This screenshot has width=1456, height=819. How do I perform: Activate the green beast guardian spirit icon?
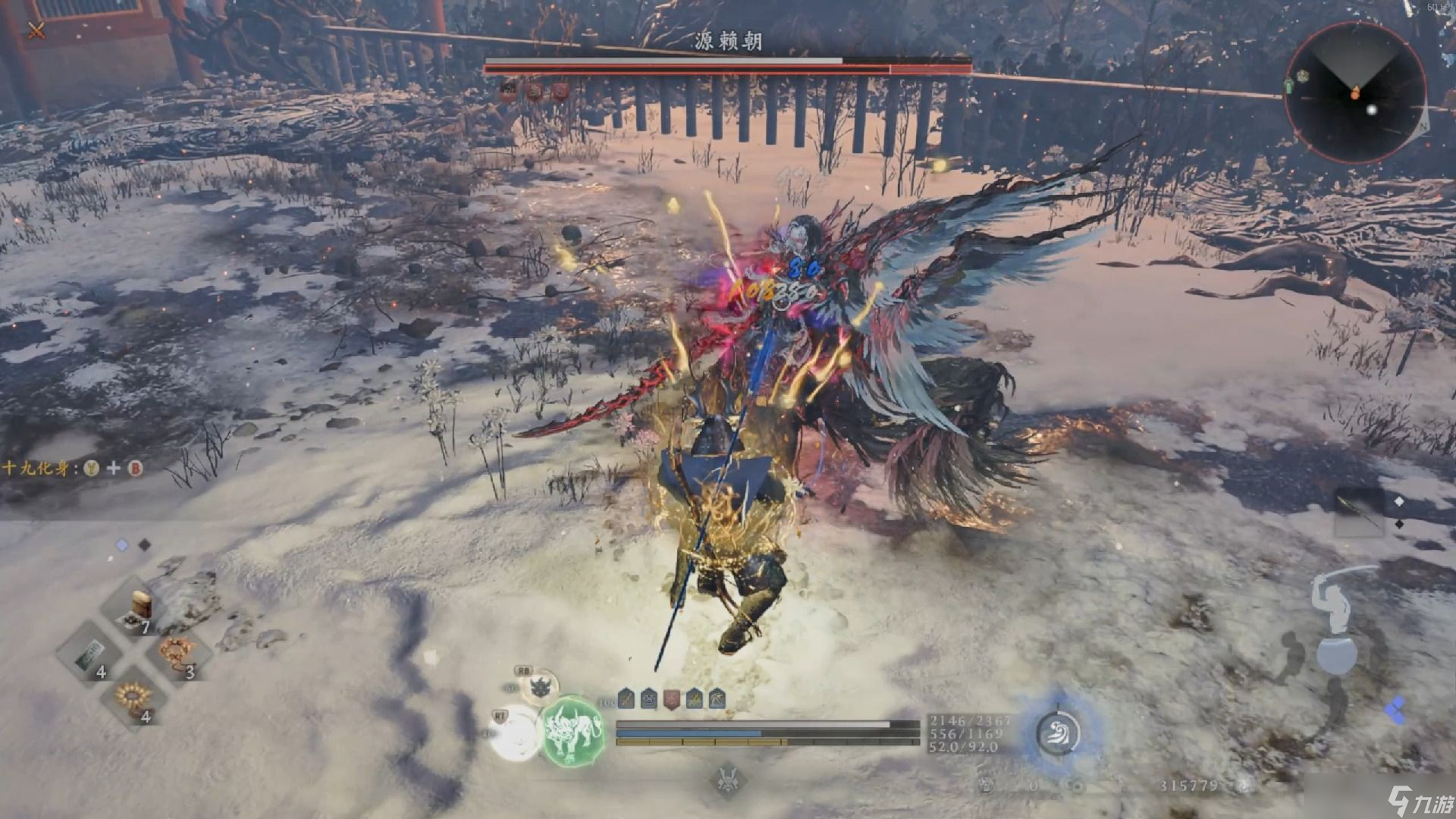coord(572,732)
